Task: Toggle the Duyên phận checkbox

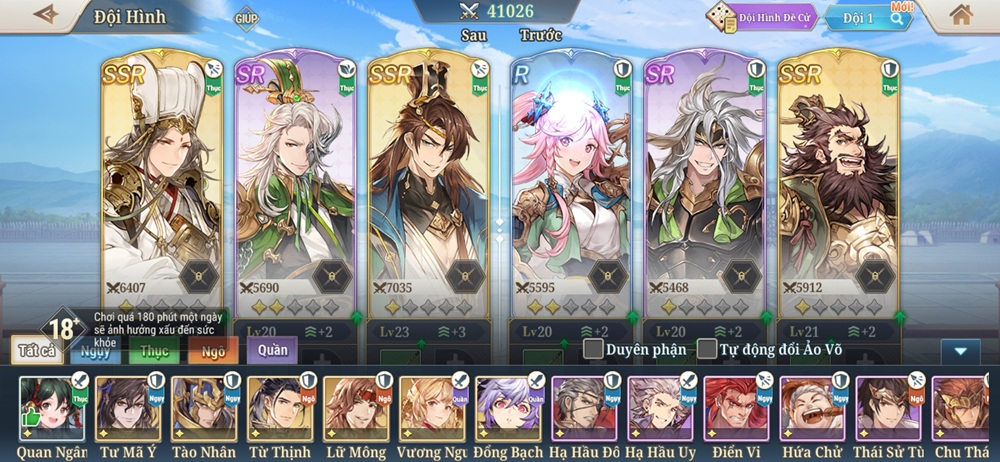Action: coord(594,349)
